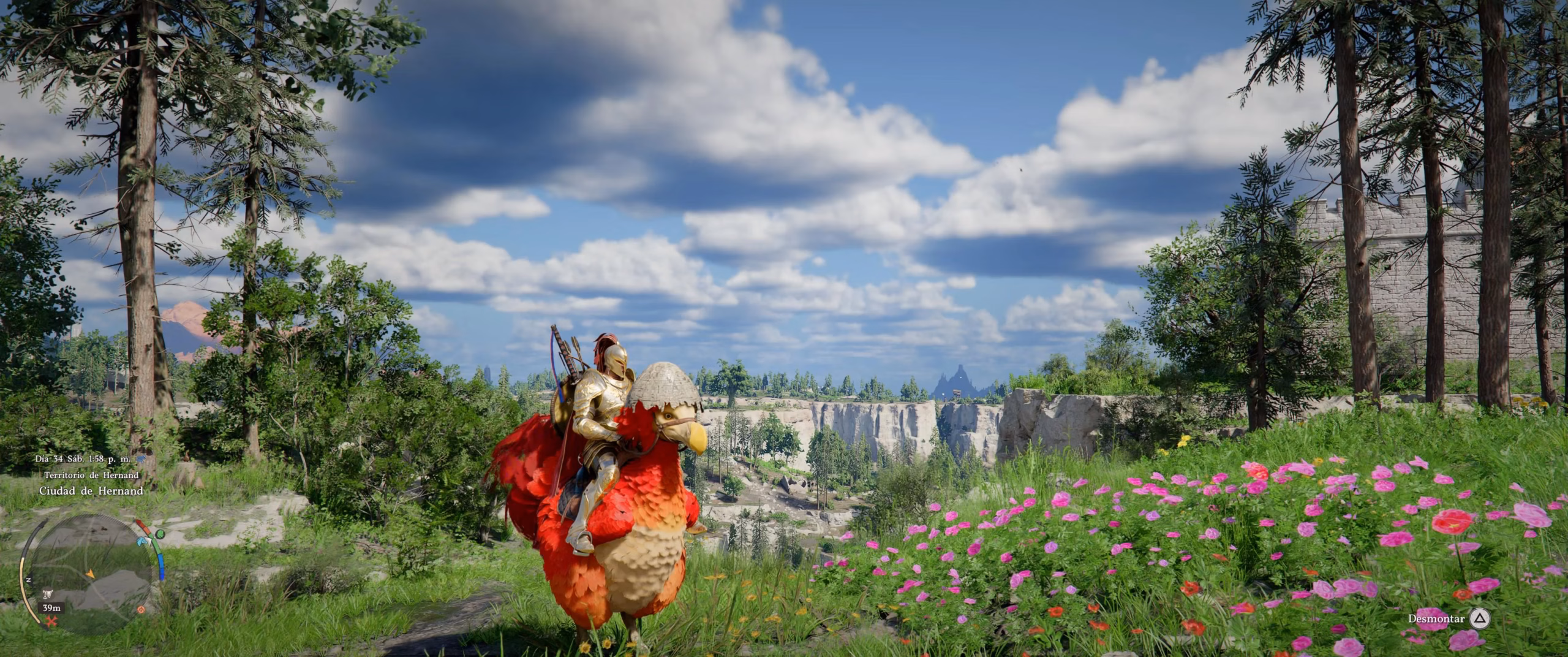This screenshot has width=1568, height=657.
Task: Click the green leaf icon near the minimap edge
Action: [160, 534]
